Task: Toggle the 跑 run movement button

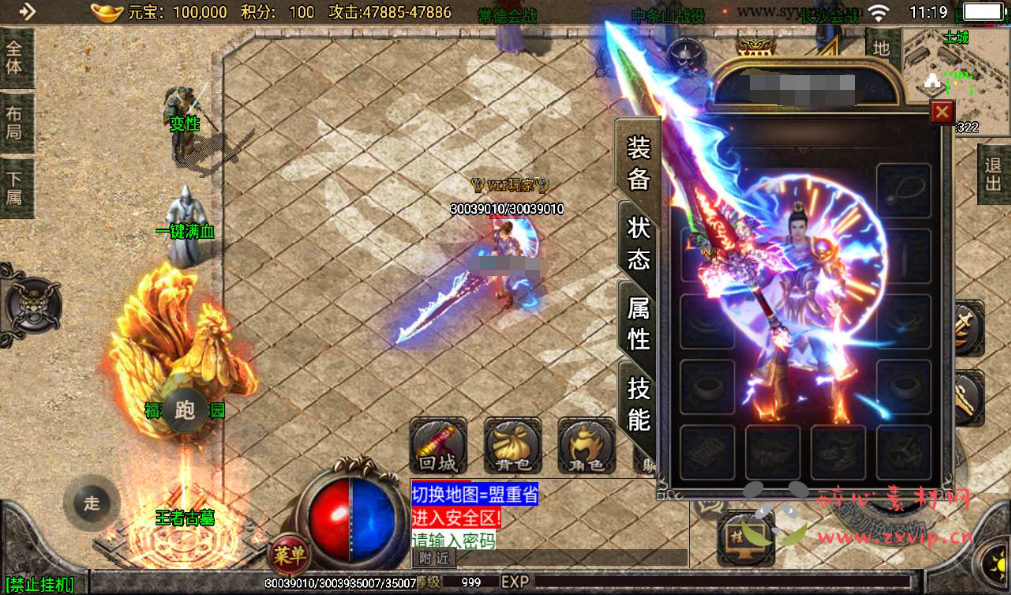Action: click(184, 410)
